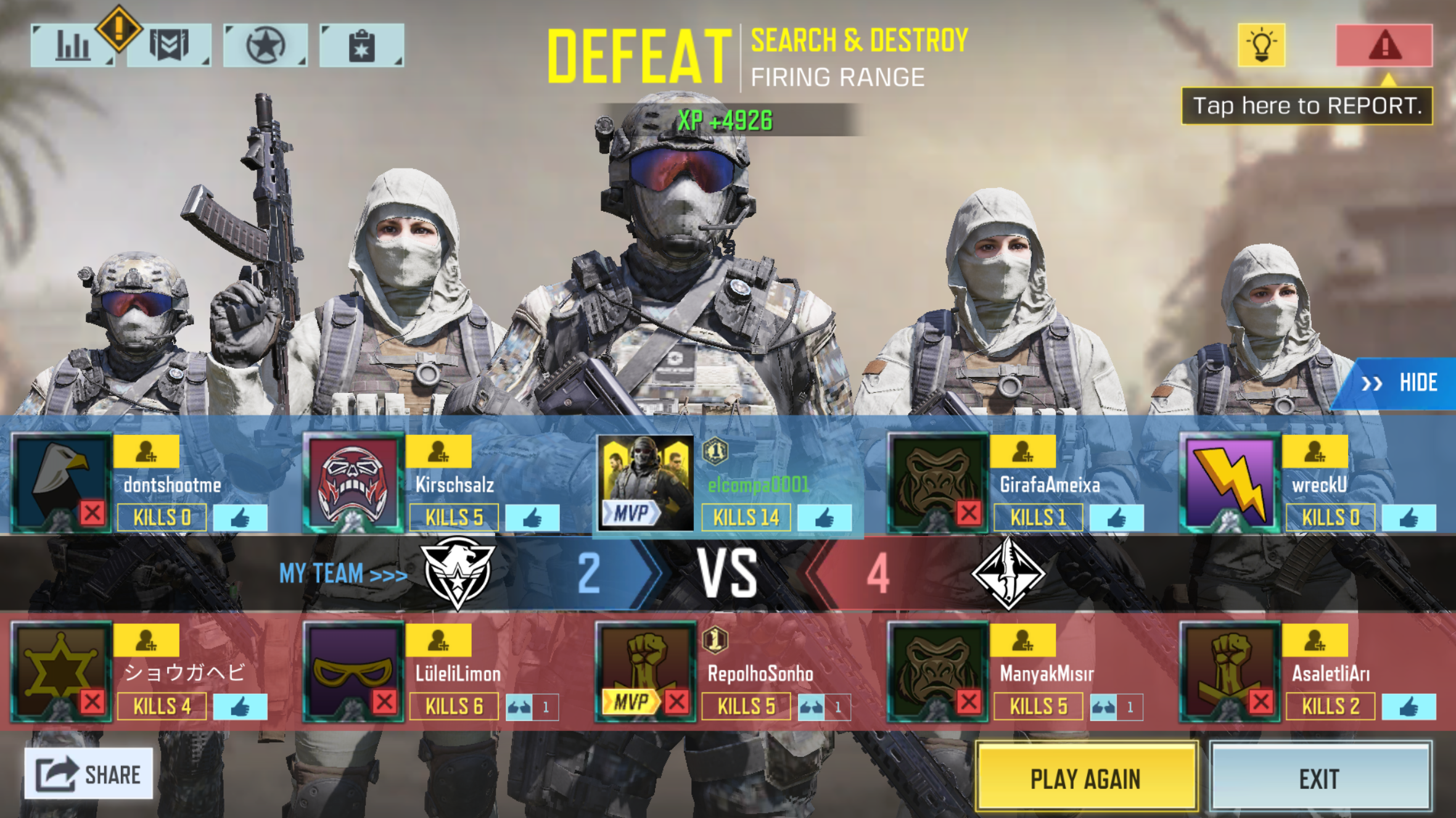Screen dimensions: 1456x818
Task: Give AsaletliArı a thumbs up
Action: [x=1409, y=707]
